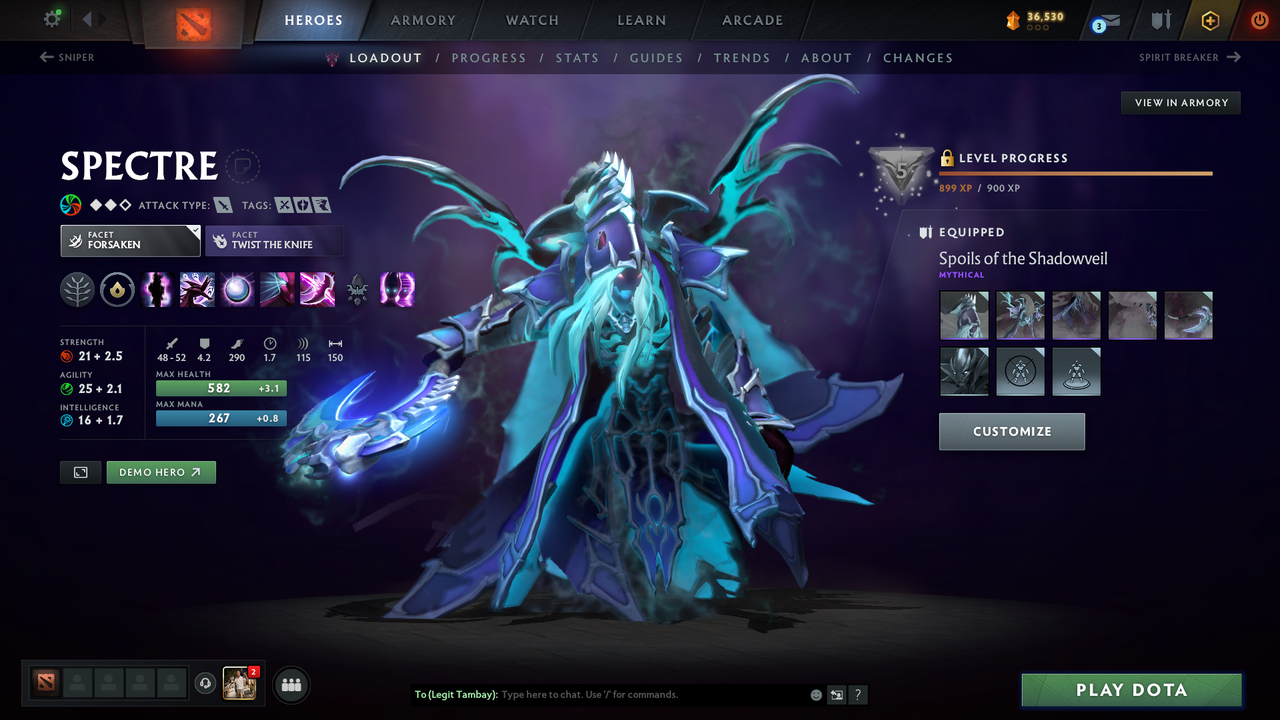Toggle the hero showcase view icon bottom left
1280x720 pixels.
point(80,472)
